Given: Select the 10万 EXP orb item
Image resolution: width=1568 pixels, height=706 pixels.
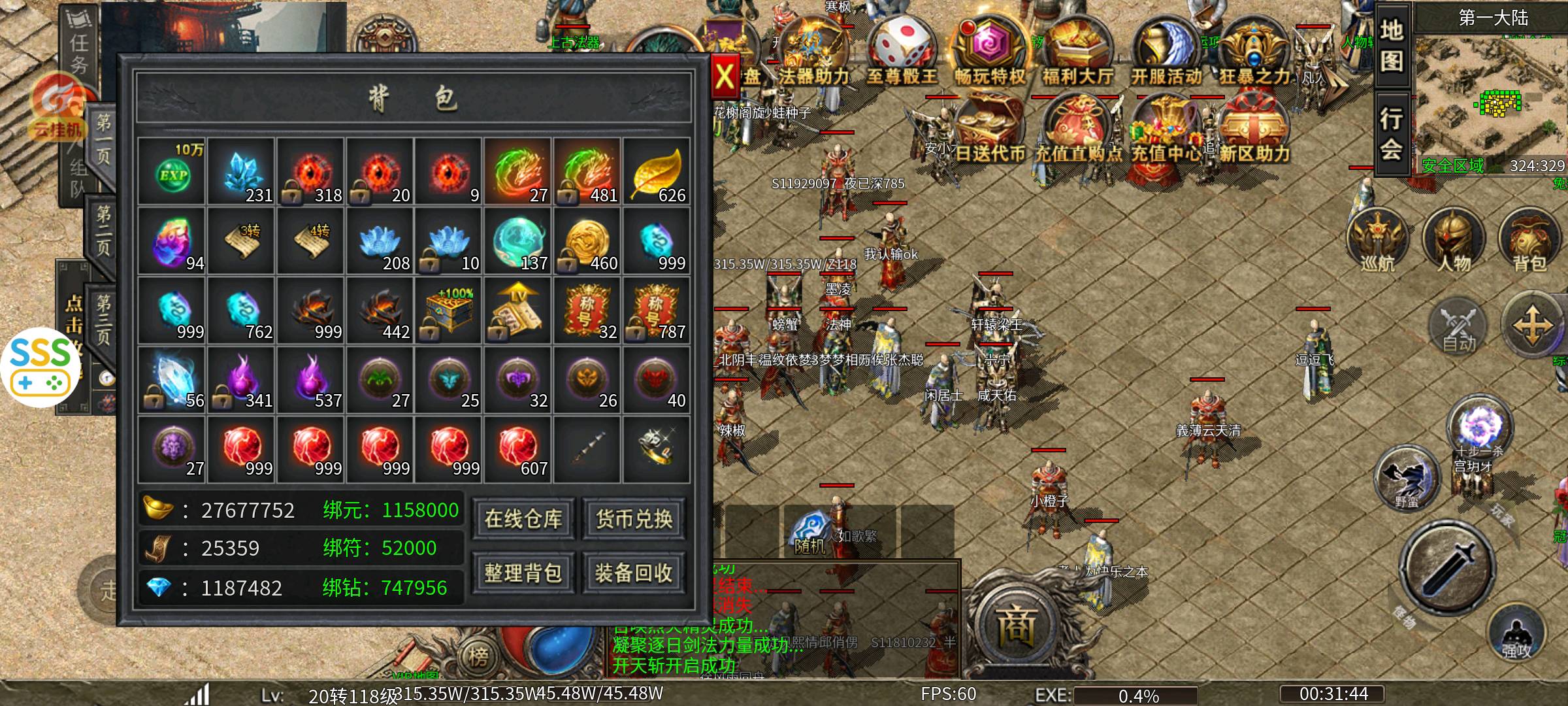Looking at the screenshot, I should (x=173, y=172).
